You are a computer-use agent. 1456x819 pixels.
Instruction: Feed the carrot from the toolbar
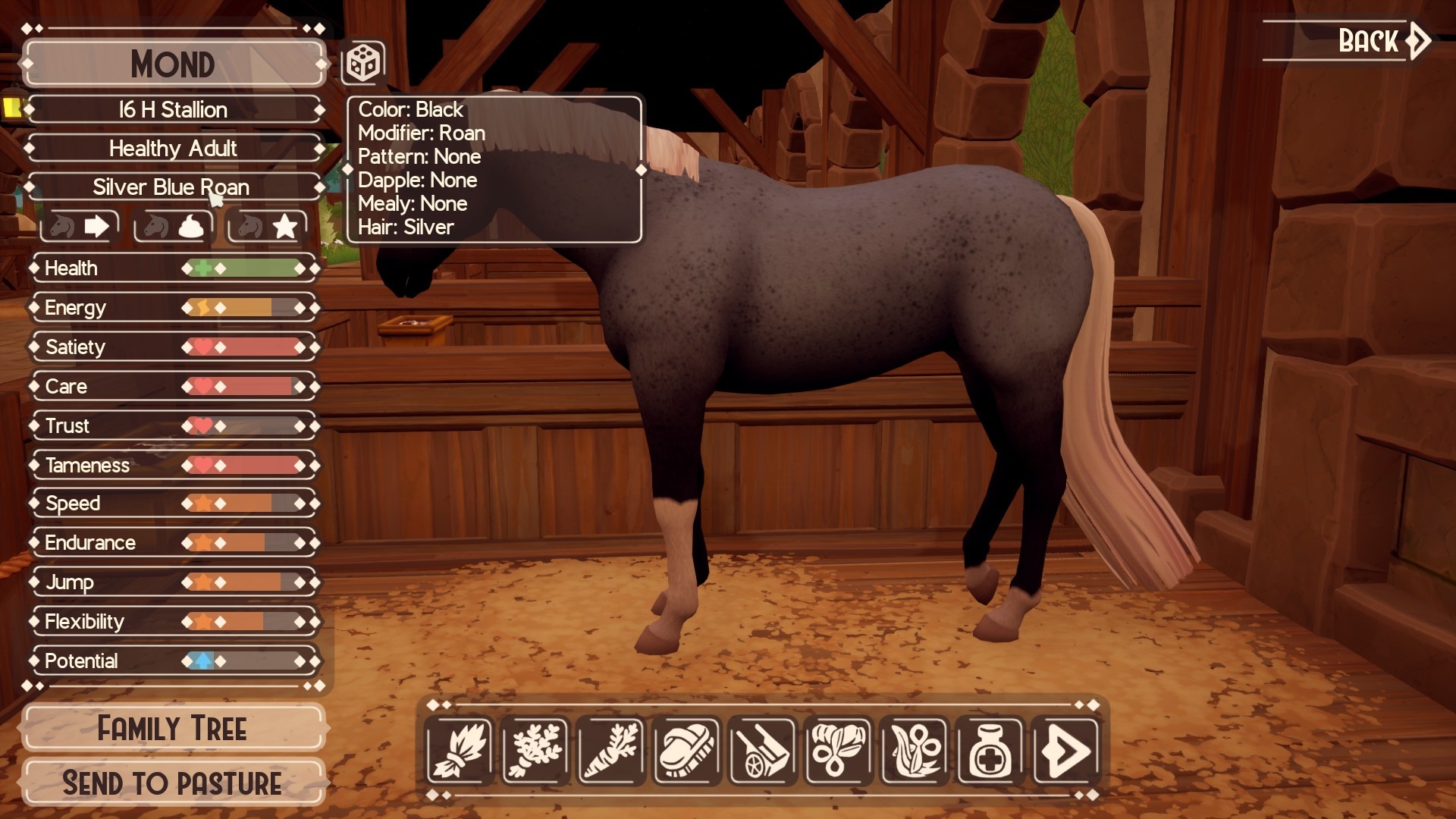click(611, 751)
